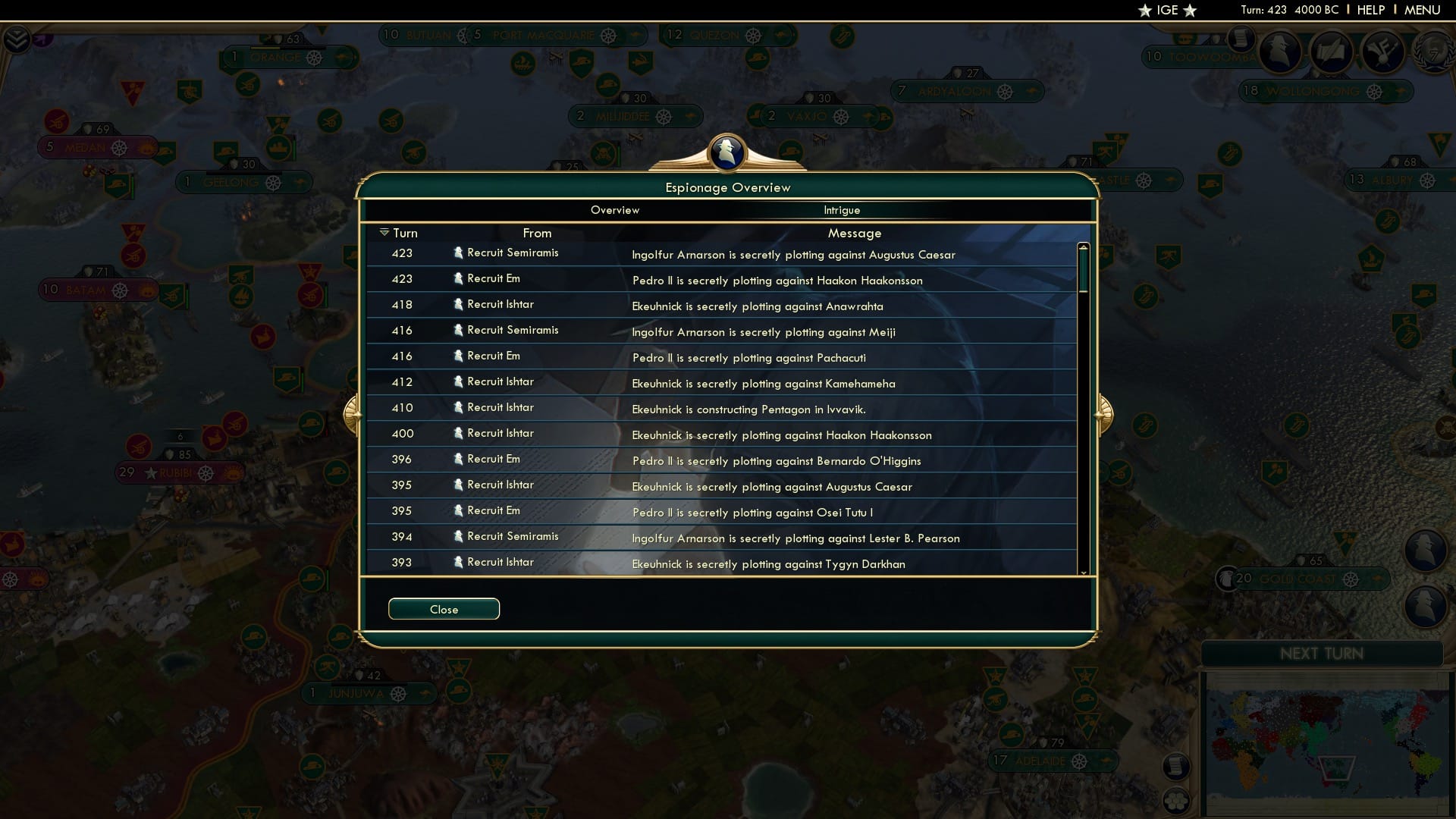Expand the Gold Coast city banner arrow
This screenshot has width=1456, height=819.
(1378, 578)
